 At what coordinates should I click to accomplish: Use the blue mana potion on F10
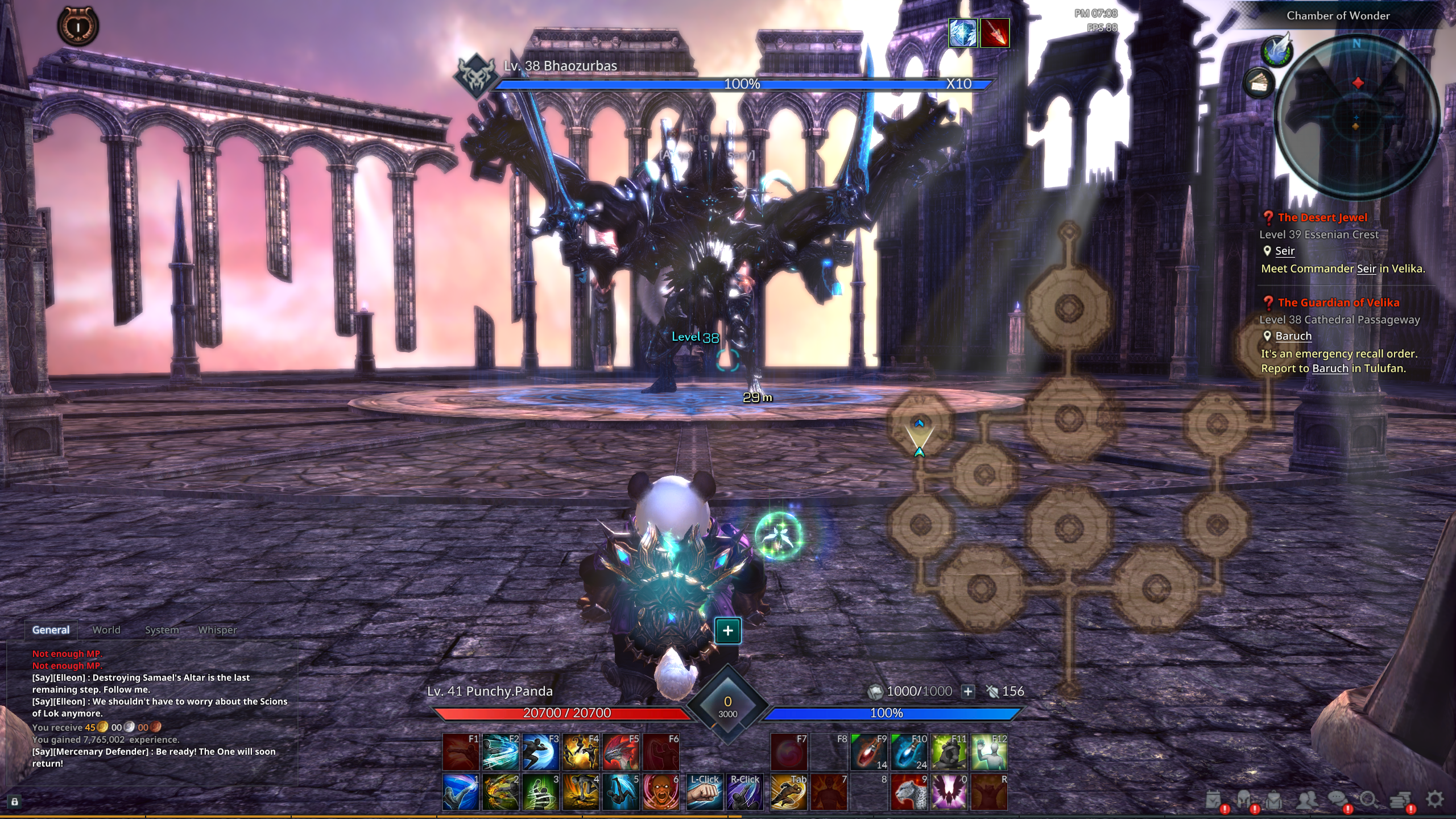pyautogui.click(x=909, y=752)
